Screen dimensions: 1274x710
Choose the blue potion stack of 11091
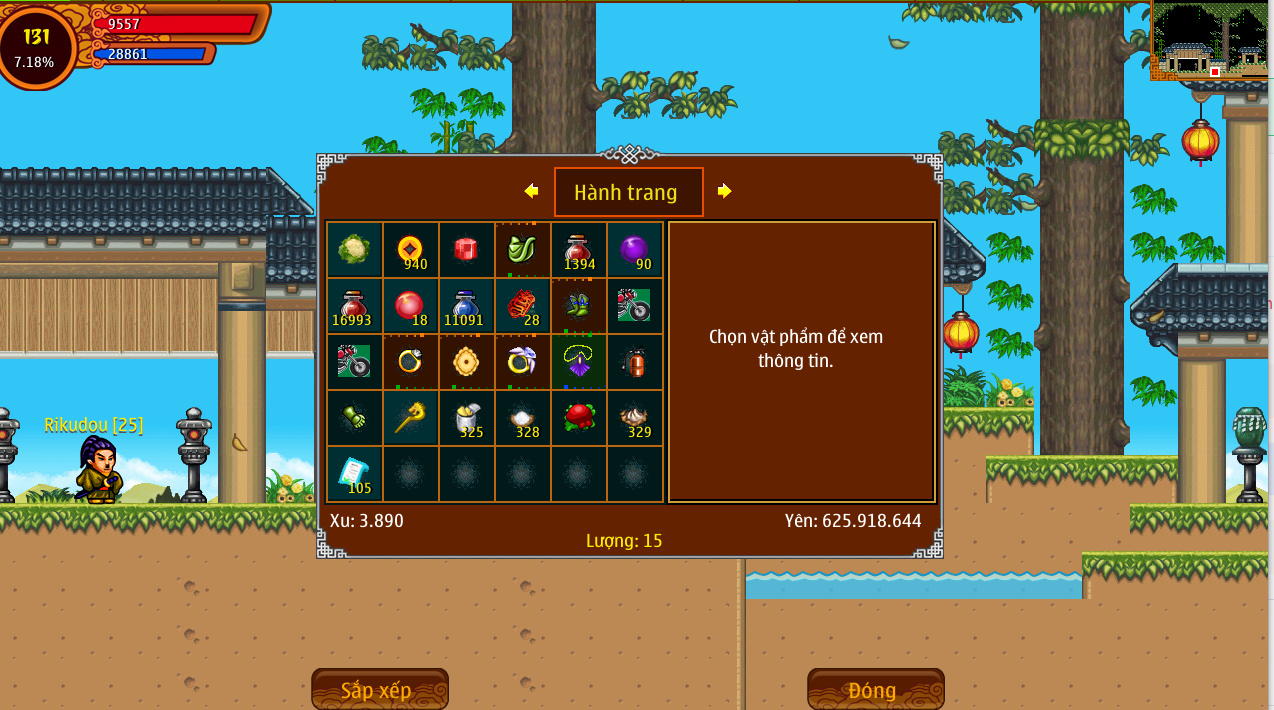click(466, 306)
